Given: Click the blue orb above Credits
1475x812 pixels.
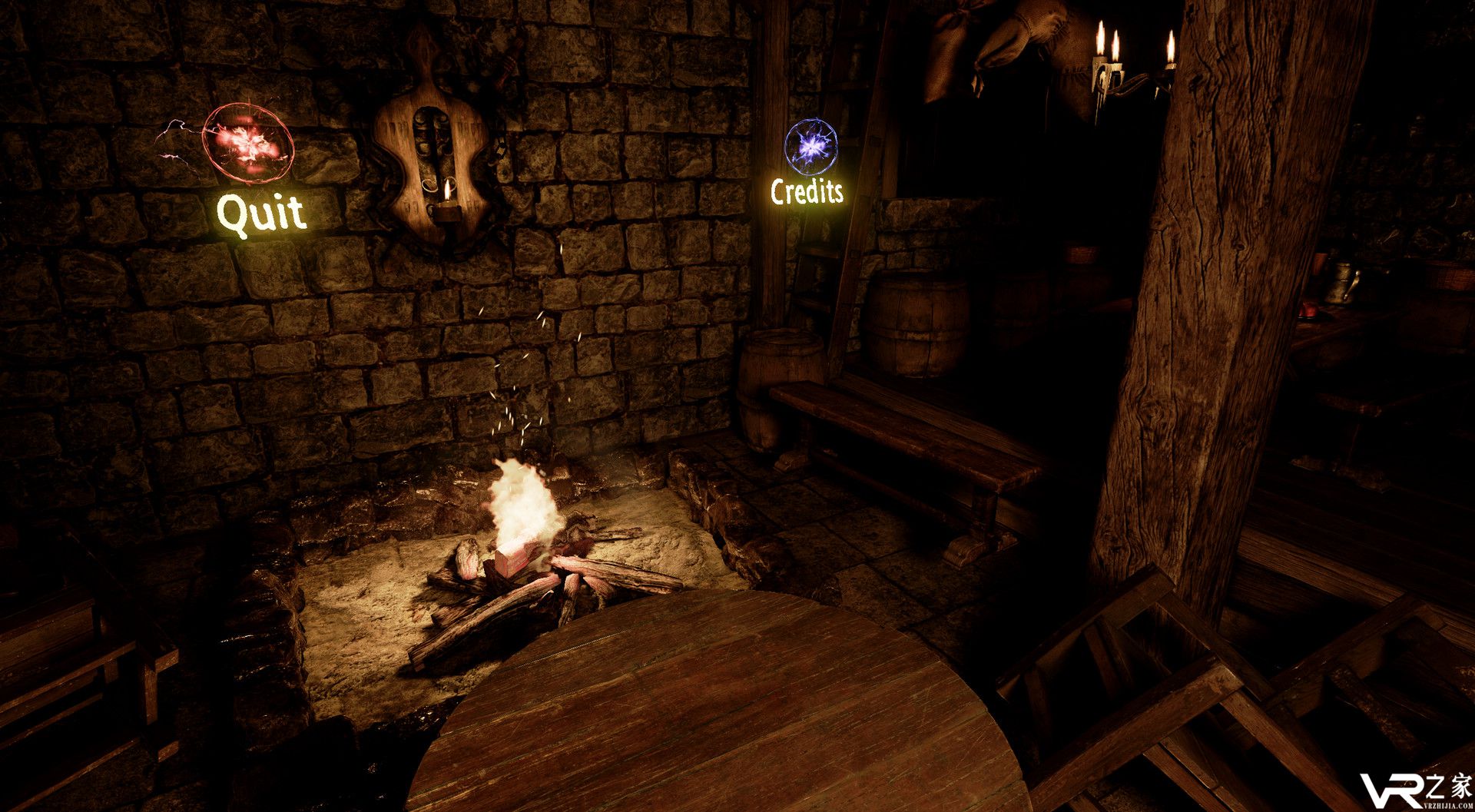Looking at the screenshot, I should 811,145.
